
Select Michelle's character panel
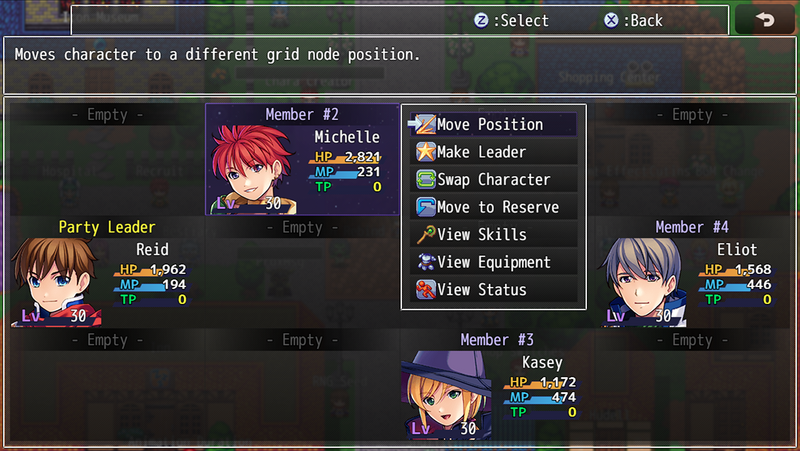click(301, 160)
